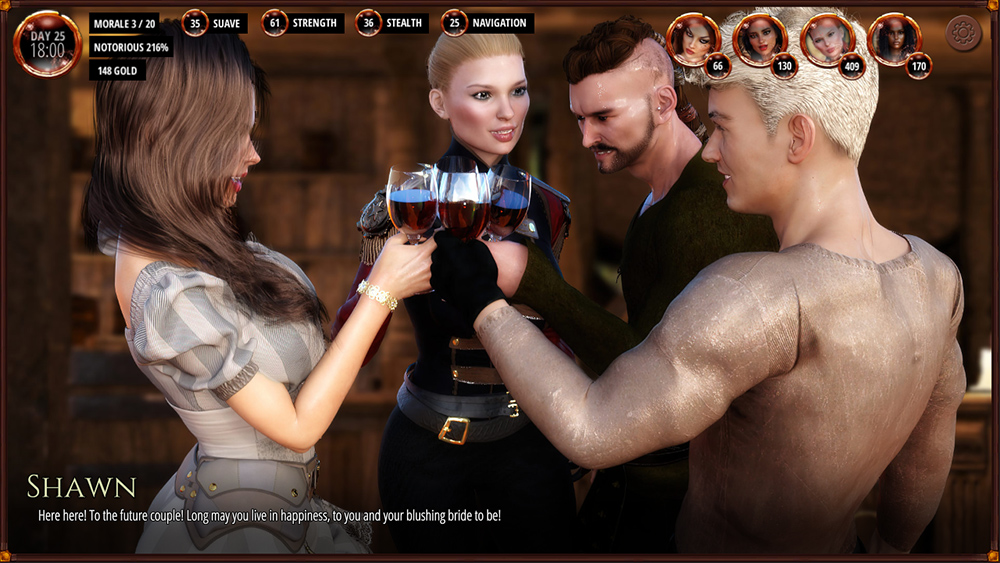This screenshot has width=1000, height=563.
Task: Select the blonde woman portrait showing 409
Action: [x=827, y=39]
